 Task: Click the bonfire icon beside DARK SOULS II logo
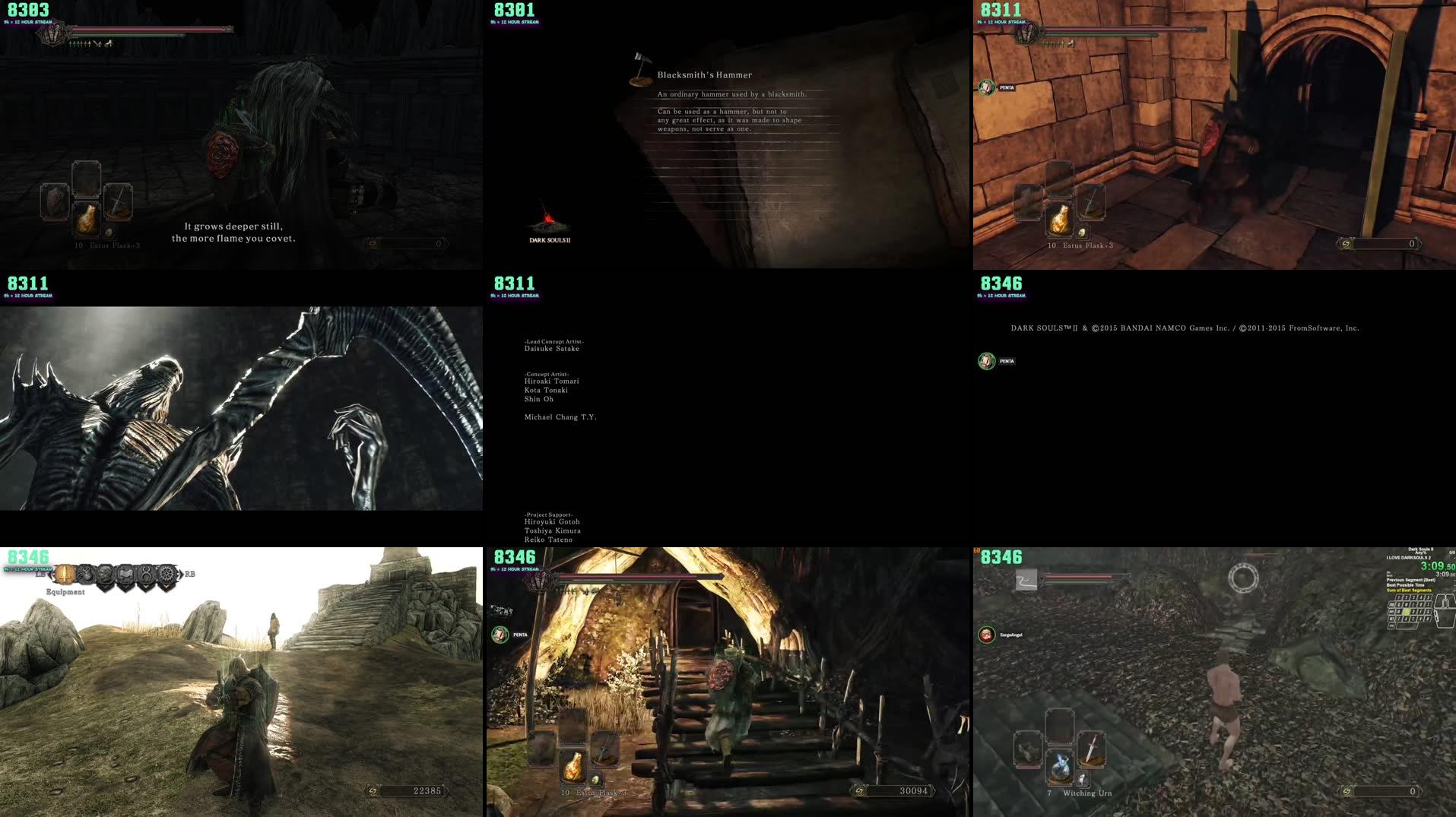[549, 220]
